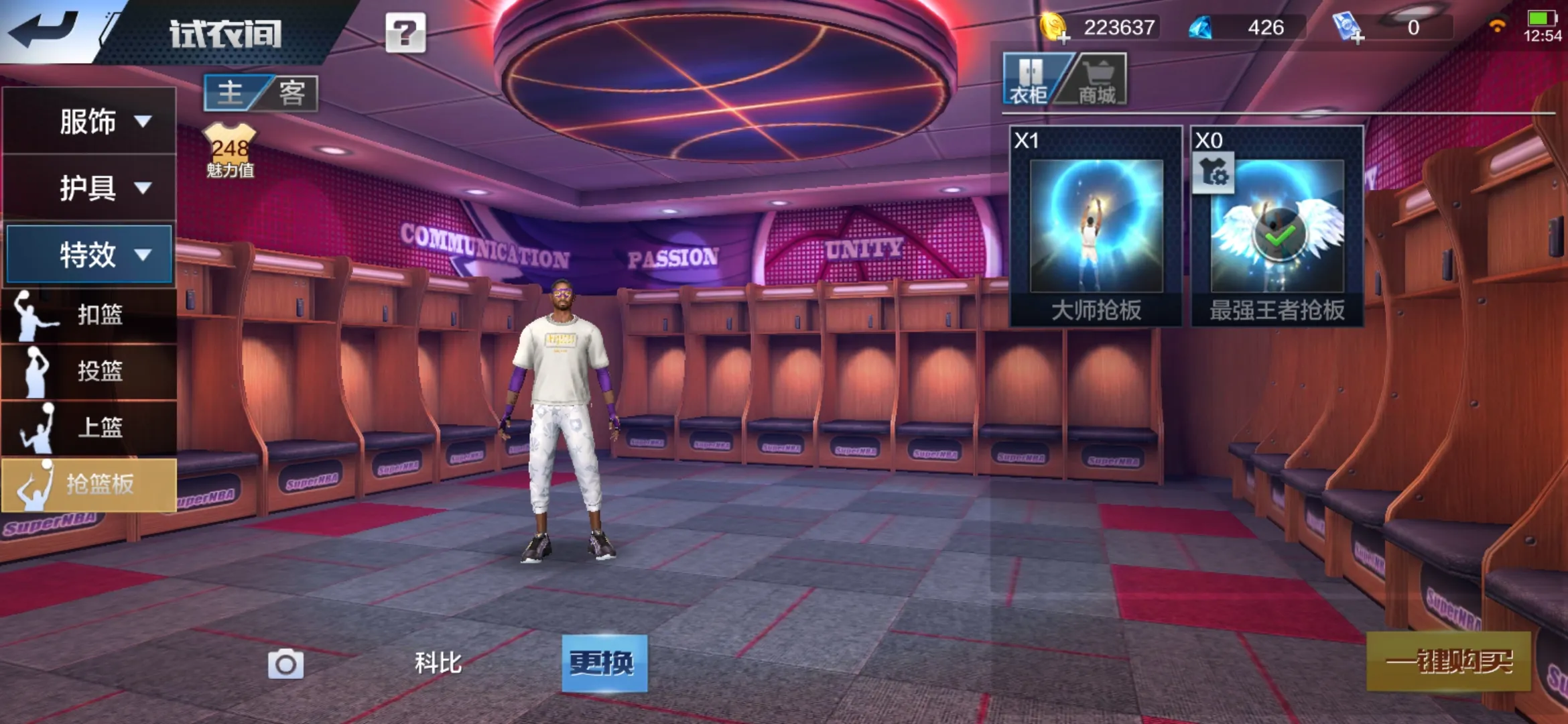This screenshot has height=724, width=1568.
Task: Add tickets via the blue ticket icon
Action: coord(1348,28)
